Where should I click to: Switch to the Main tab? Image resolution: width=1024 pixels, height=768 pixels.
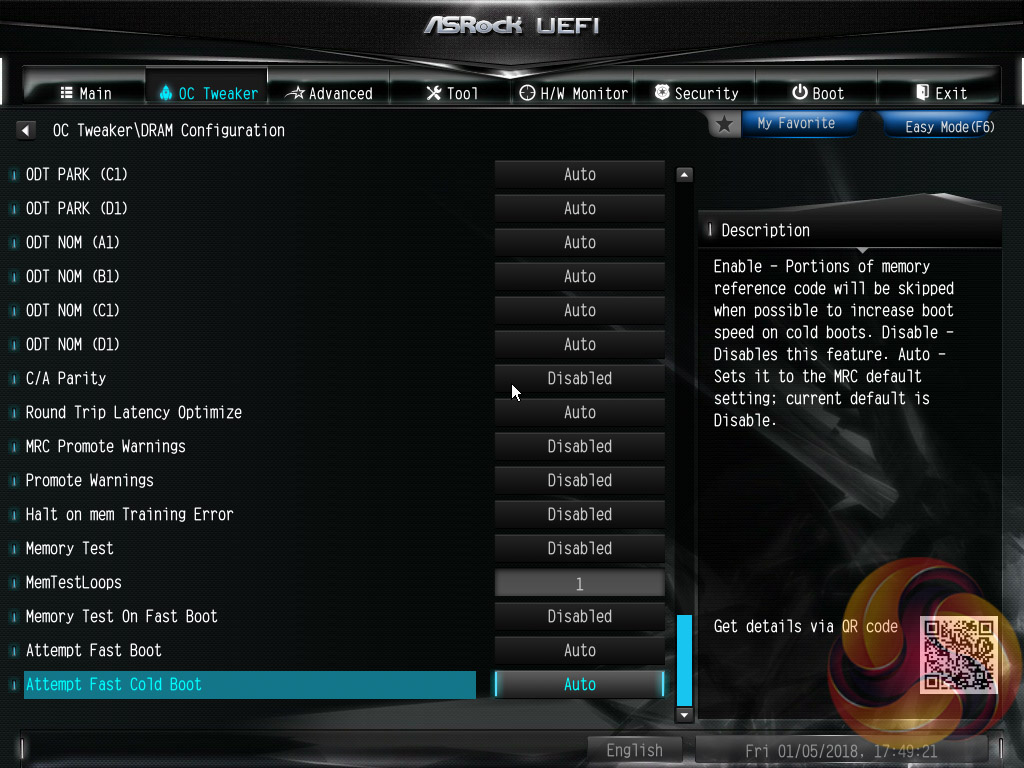point(86,93)
